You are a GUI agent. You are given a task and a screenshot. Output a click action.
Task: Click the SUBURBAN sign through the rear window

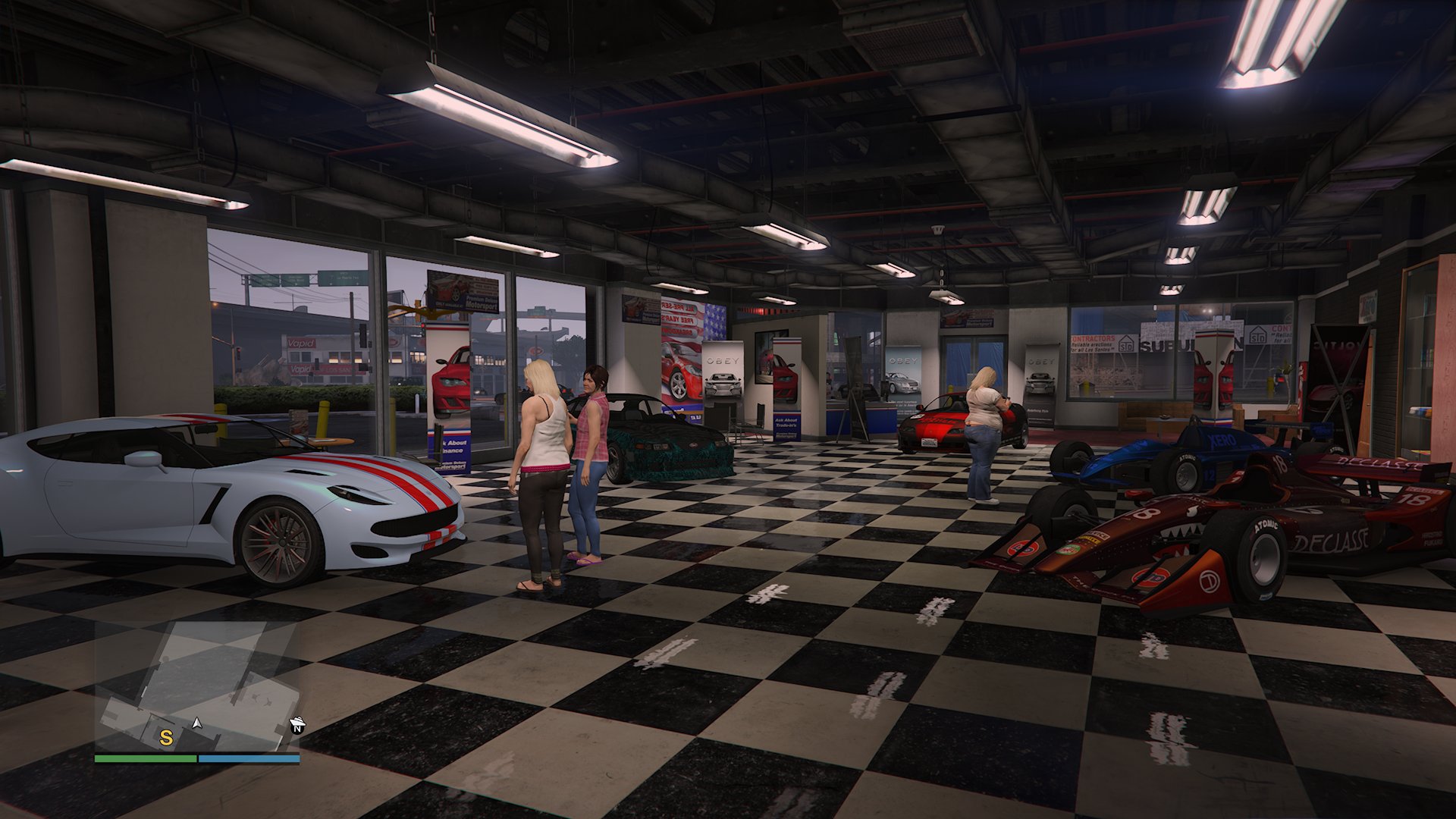click(1168, 345)
